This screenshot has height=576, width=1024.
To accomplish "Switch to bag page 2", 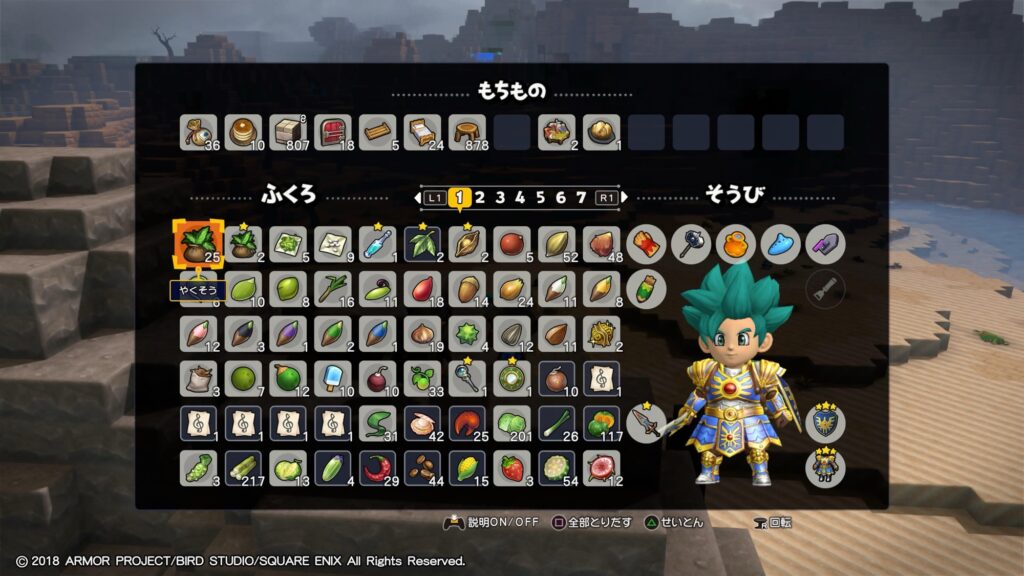I will (x=480, y=197).
